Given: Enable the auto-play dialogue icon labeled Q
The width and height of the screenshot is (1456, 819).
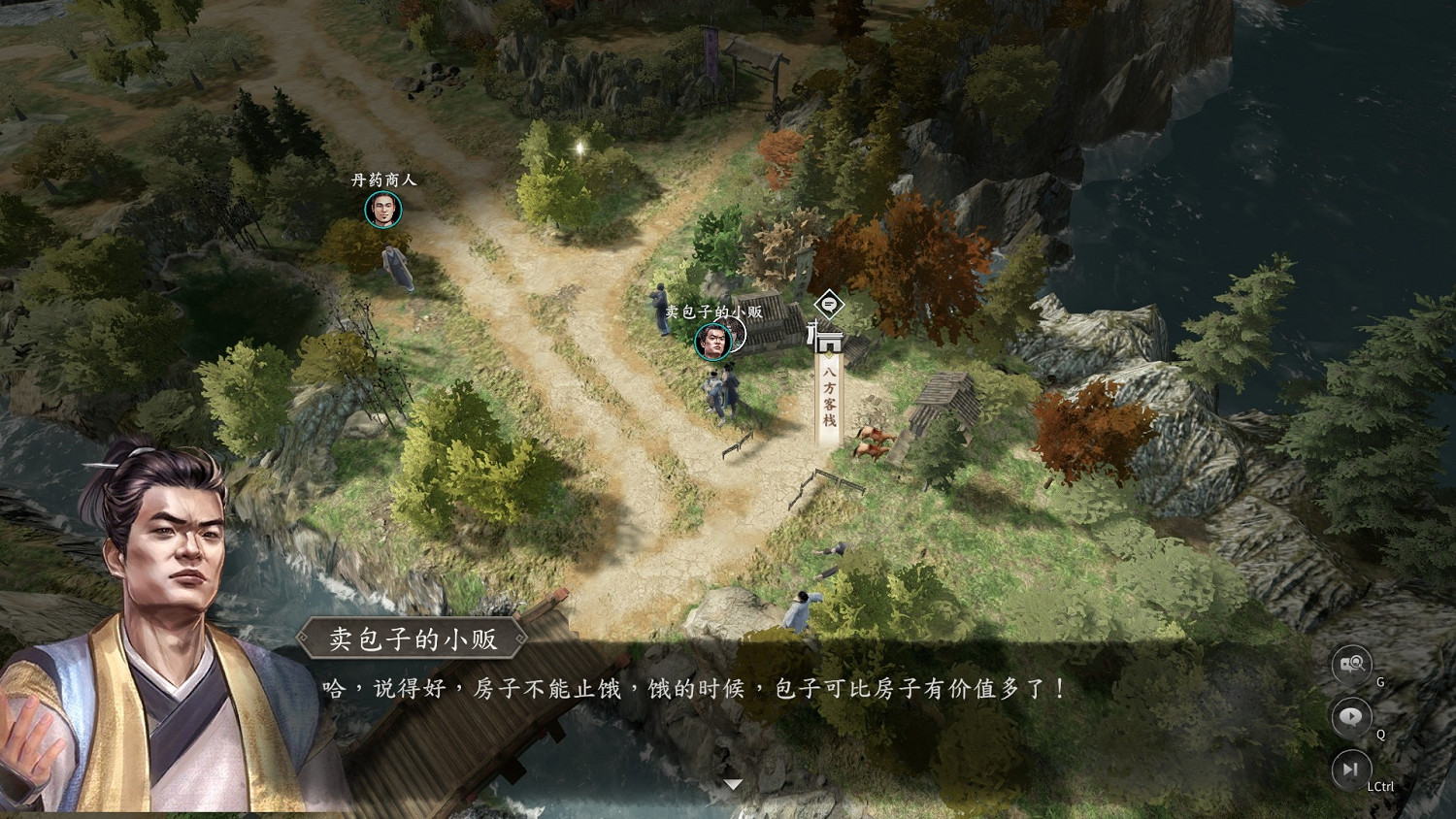Looking at the screenshot, I should [x=1350, y=718].
